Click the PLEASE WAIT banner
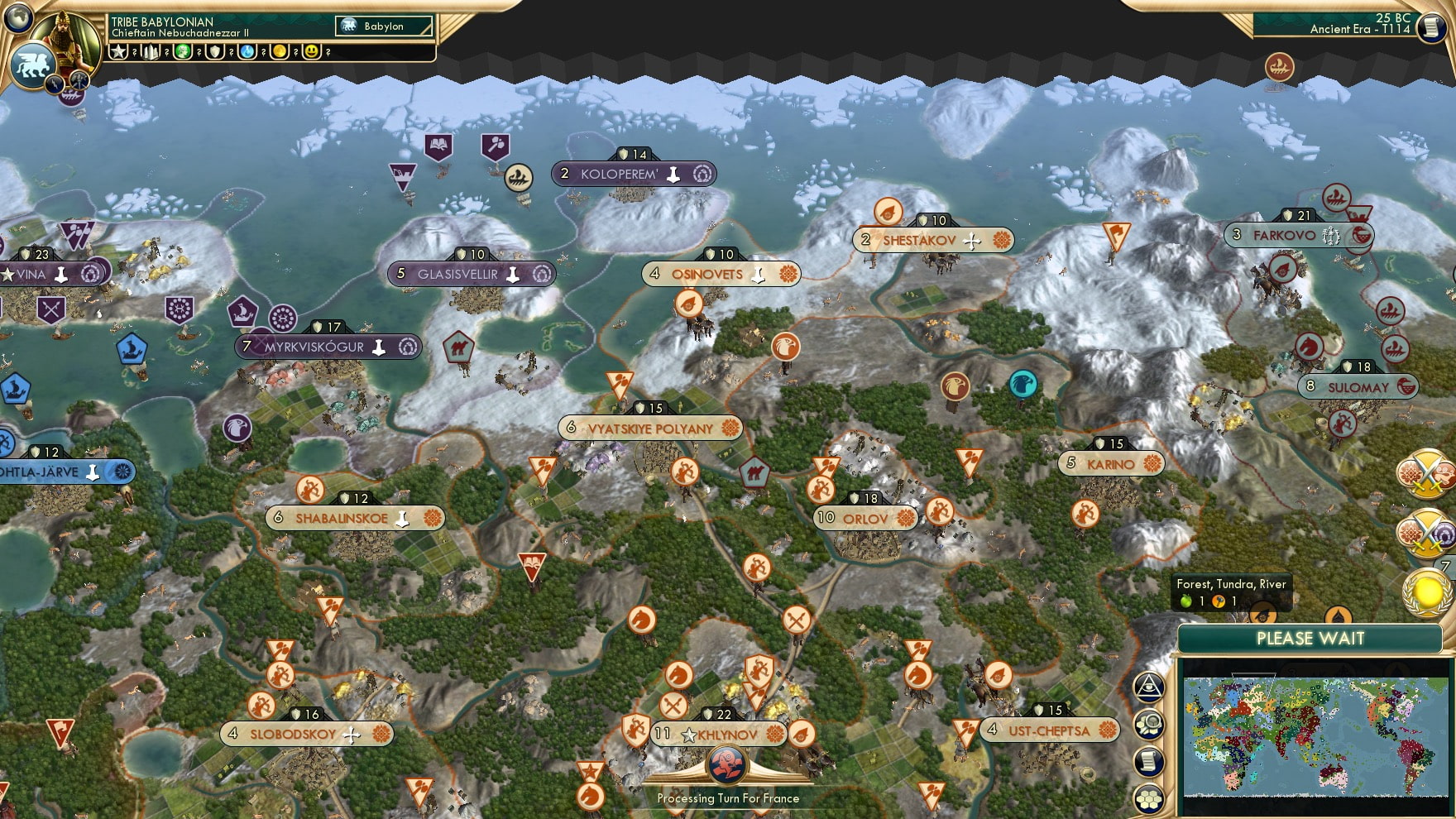 tap(1310, 639)
